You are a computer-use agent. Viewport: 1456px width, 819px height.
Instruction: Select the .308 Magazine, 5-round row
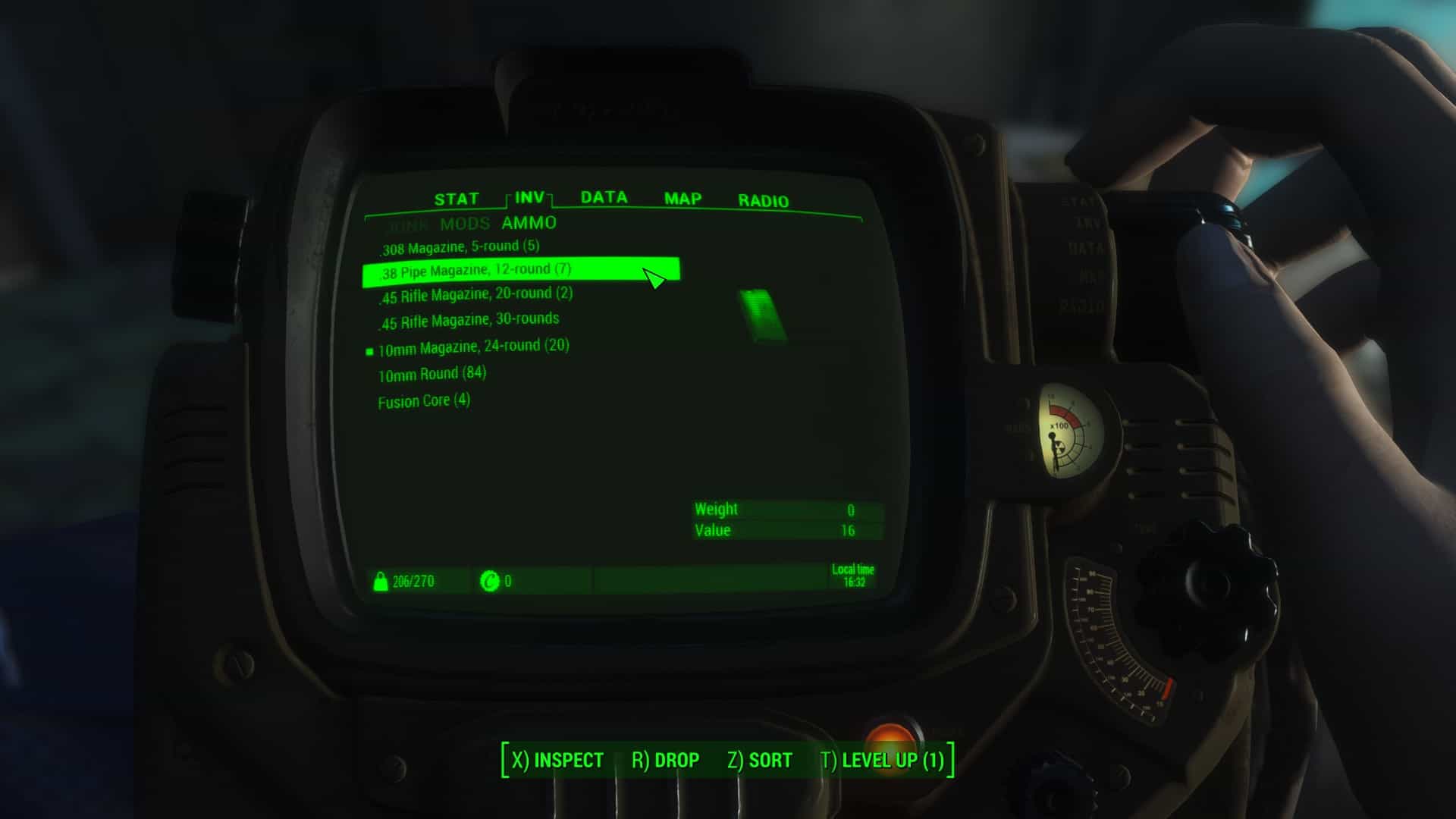(460, 247)
